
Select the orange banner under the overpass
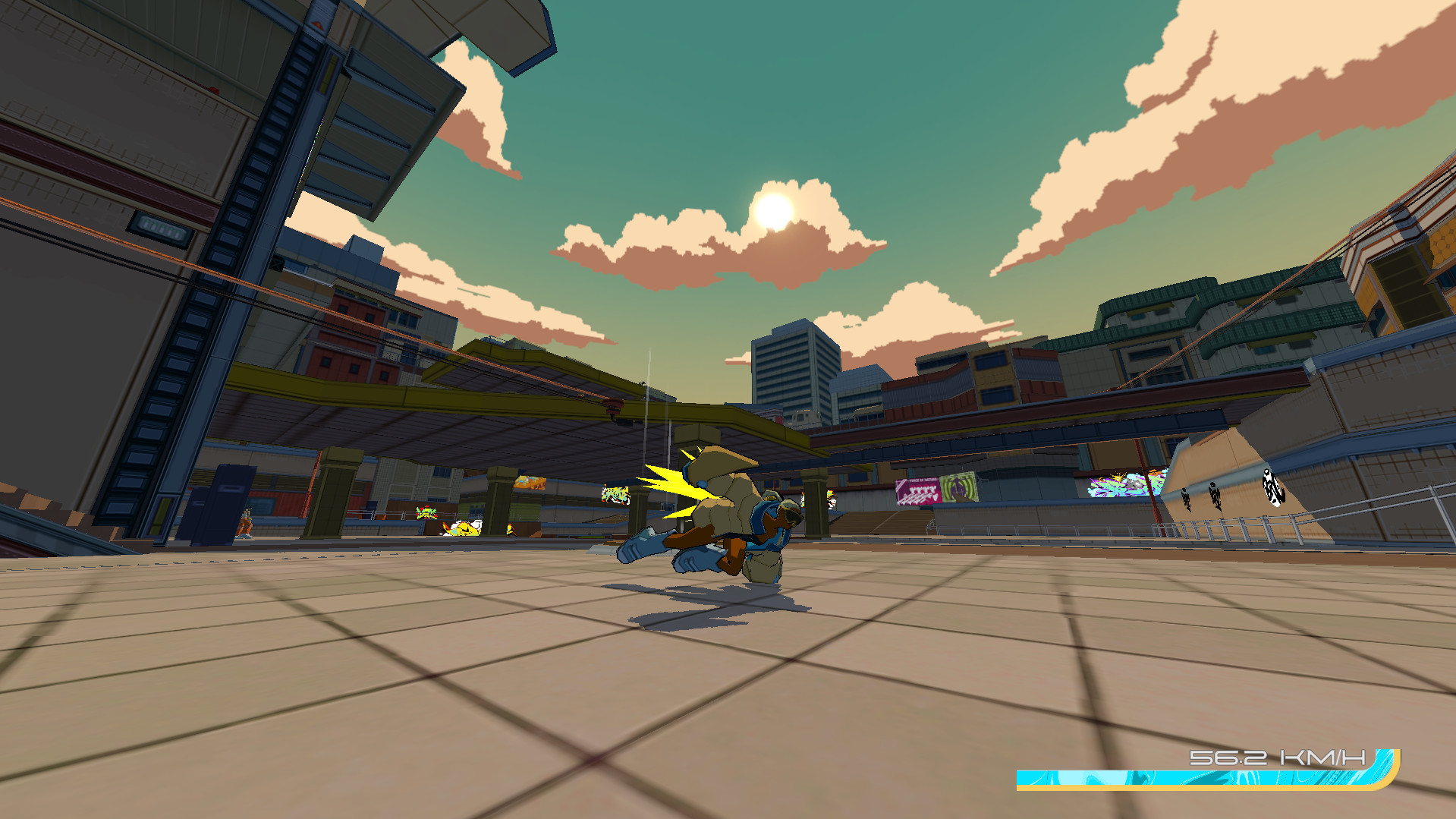(x=531, y=482)
